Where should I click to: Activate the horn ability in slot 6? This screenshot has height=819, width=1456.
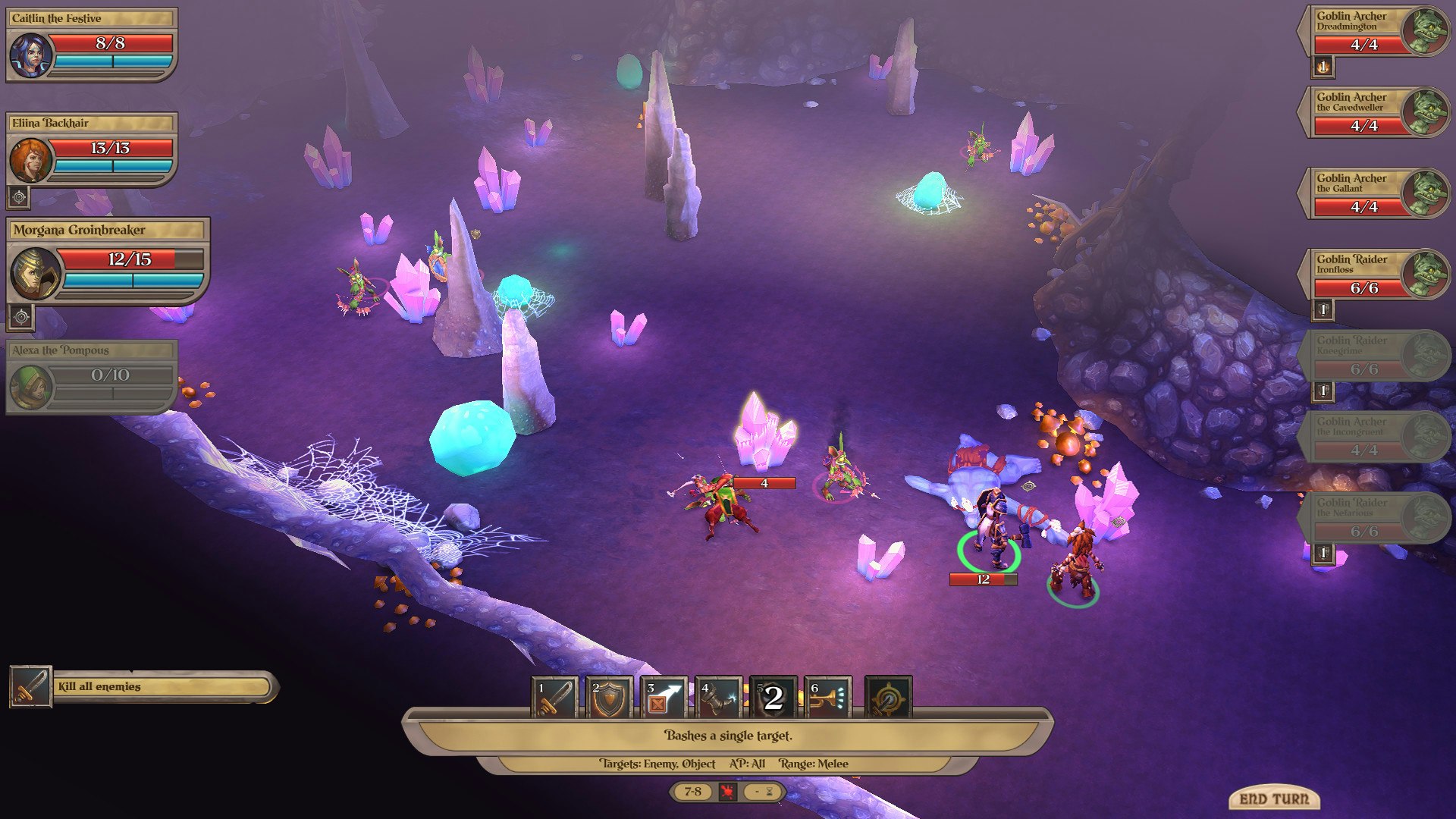click(827, 698)
